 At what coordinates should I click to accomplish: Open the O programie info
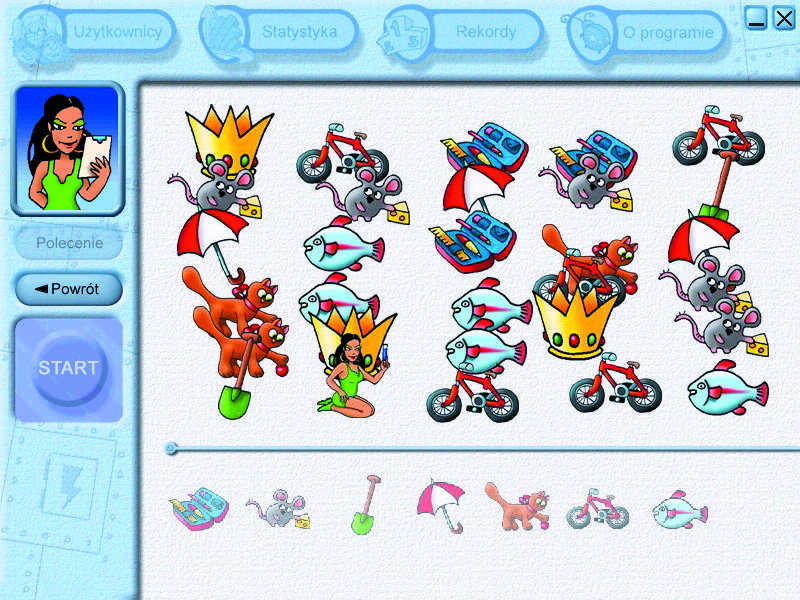coord(668,33)
